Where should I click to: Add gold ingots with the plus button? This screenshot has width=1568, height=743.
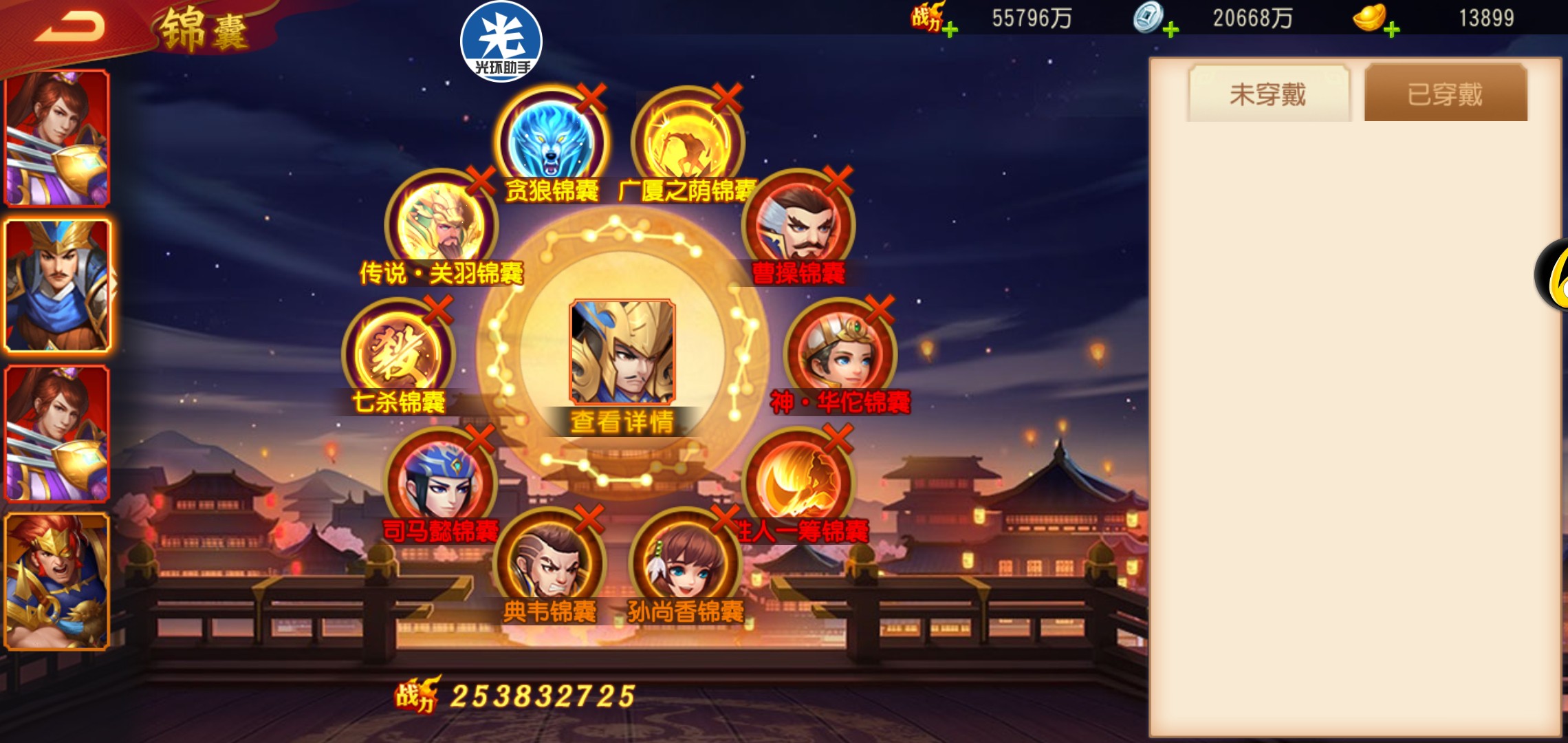(1391, 30)
